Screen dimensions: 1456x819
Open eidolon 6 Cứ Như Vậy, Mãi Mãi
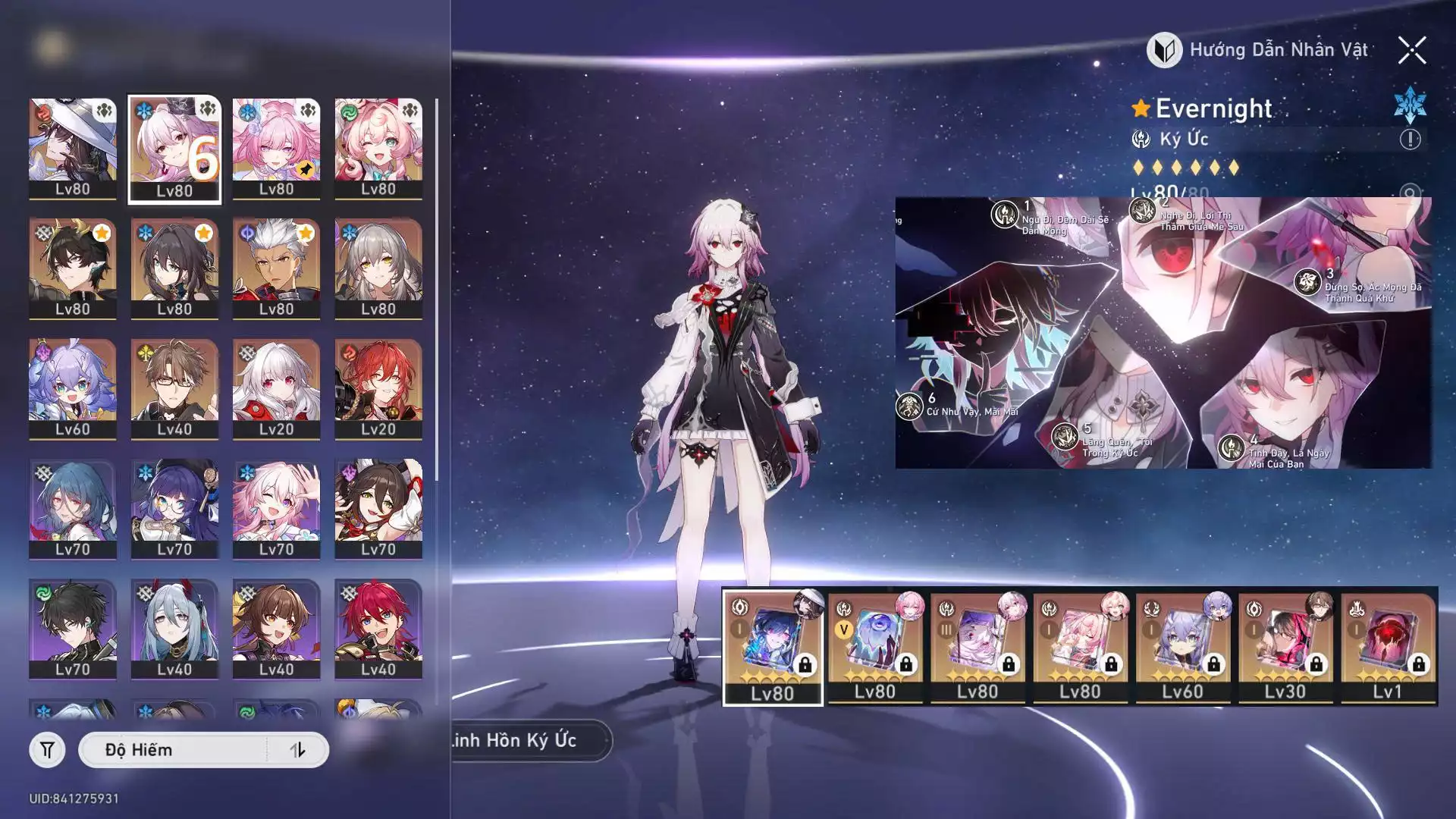[909, 406]
